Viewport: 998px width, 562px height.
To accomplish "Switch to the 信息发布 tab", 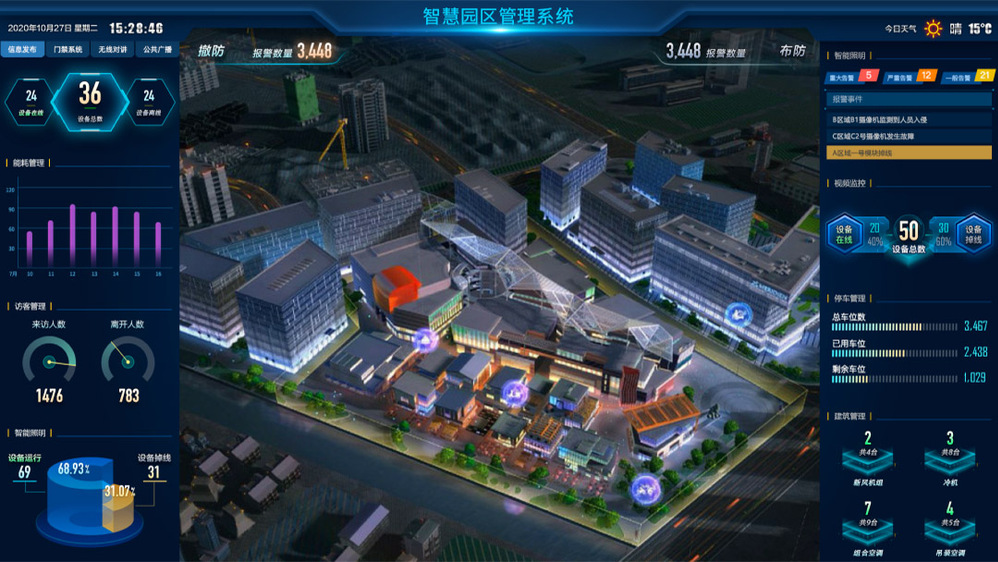I will click(23, 49).
